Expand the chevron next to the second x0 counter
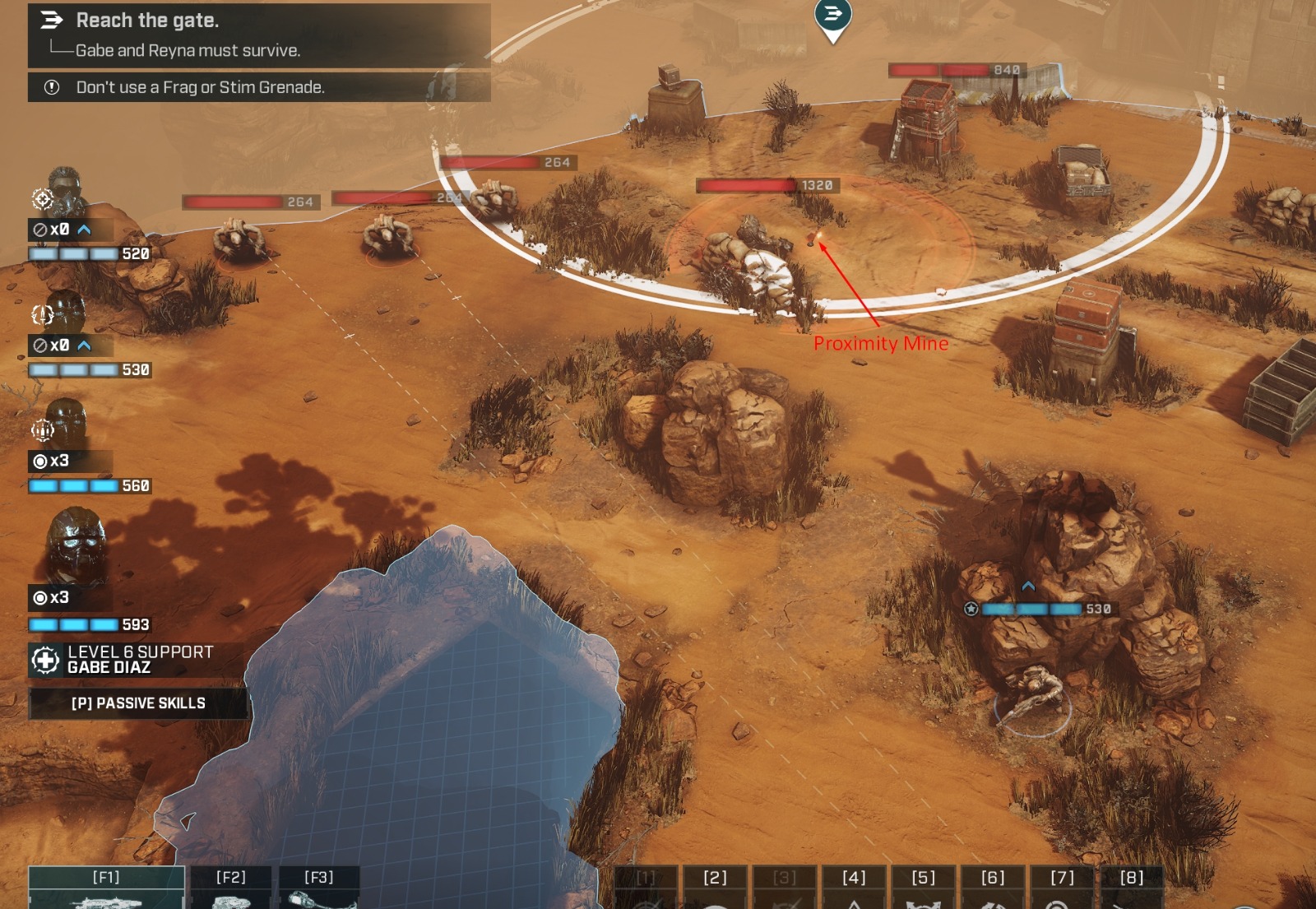The width and height of the screenshot is (1316, 909). (x=84, y=347)
